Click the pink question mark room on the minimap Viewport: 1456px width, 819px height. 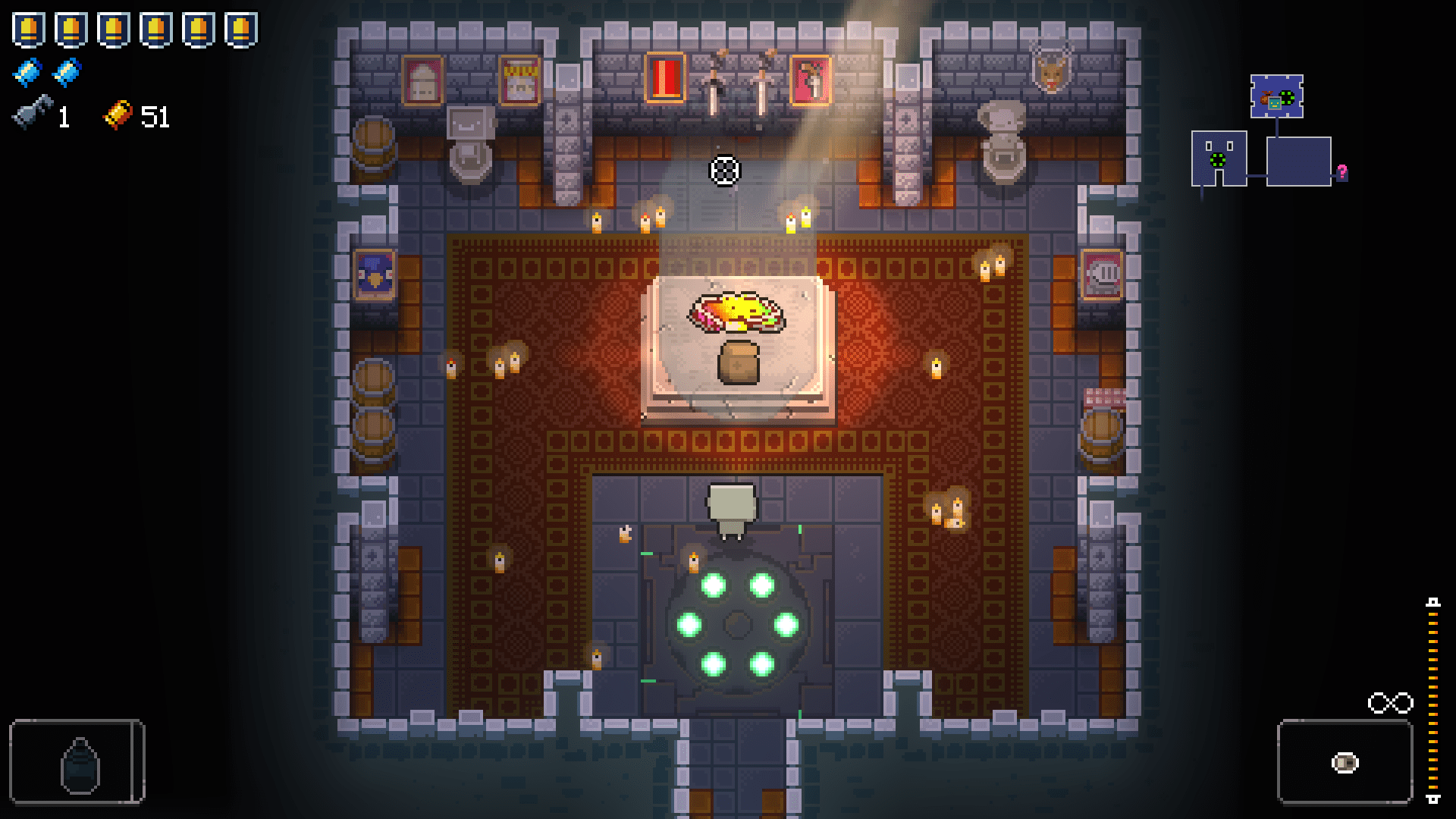(1342, 173)
